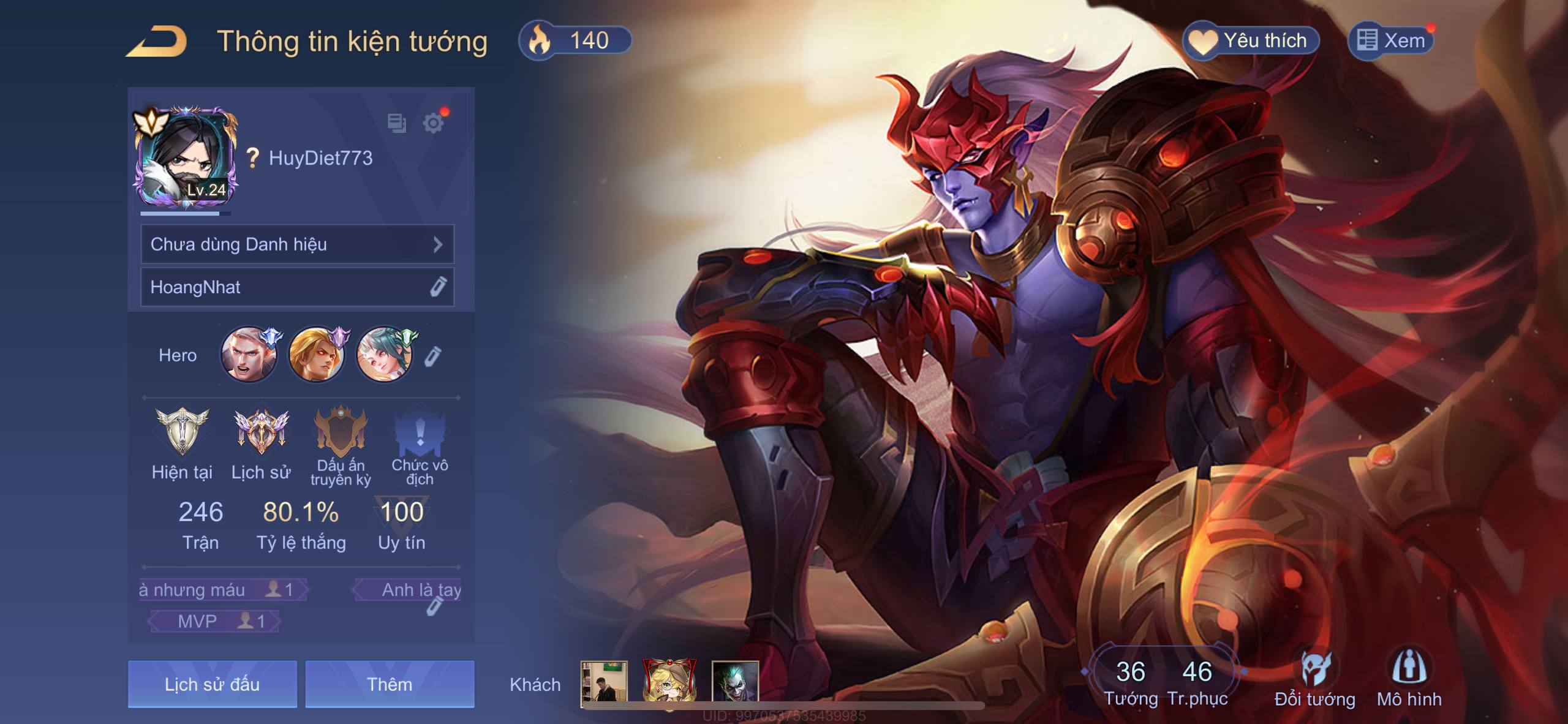Select the player avatar portrait
Image resolution: width=1568 pixels, height=724 pixels.
coord(185,159)
